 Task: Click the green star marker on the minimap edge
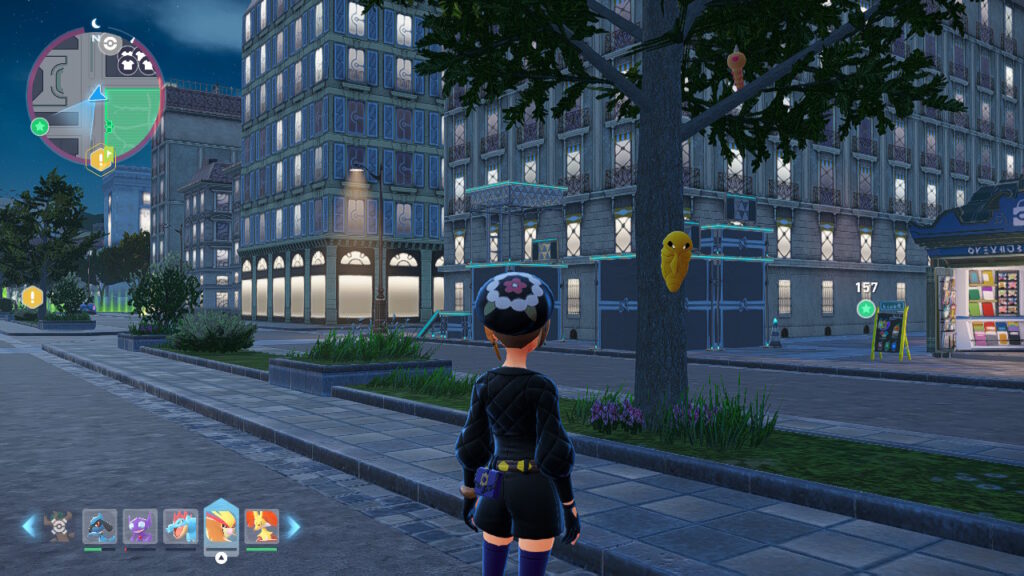click(39, 127)
